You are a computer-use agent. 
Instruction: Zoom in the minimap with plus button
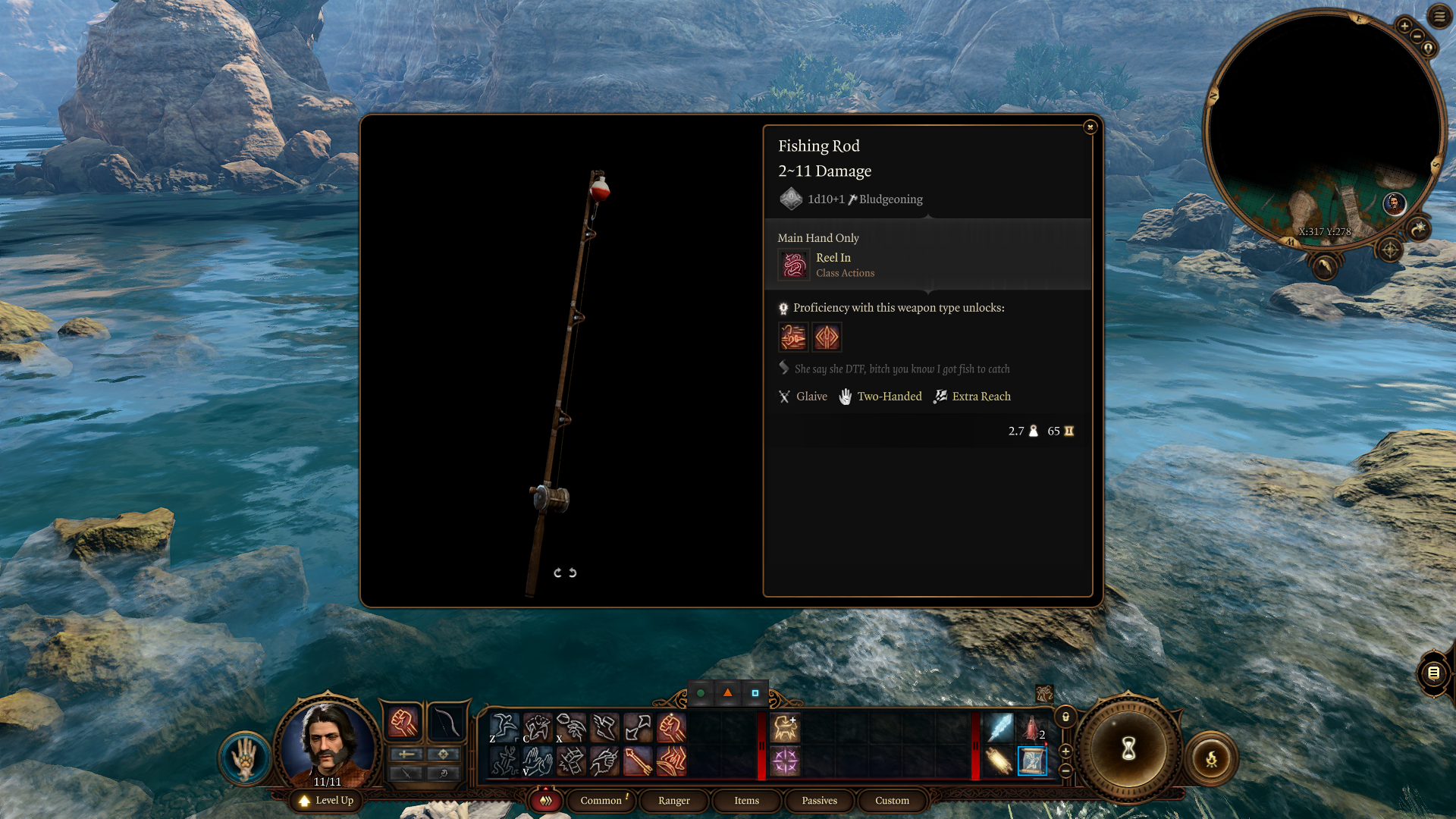[x=1404, y=26]
